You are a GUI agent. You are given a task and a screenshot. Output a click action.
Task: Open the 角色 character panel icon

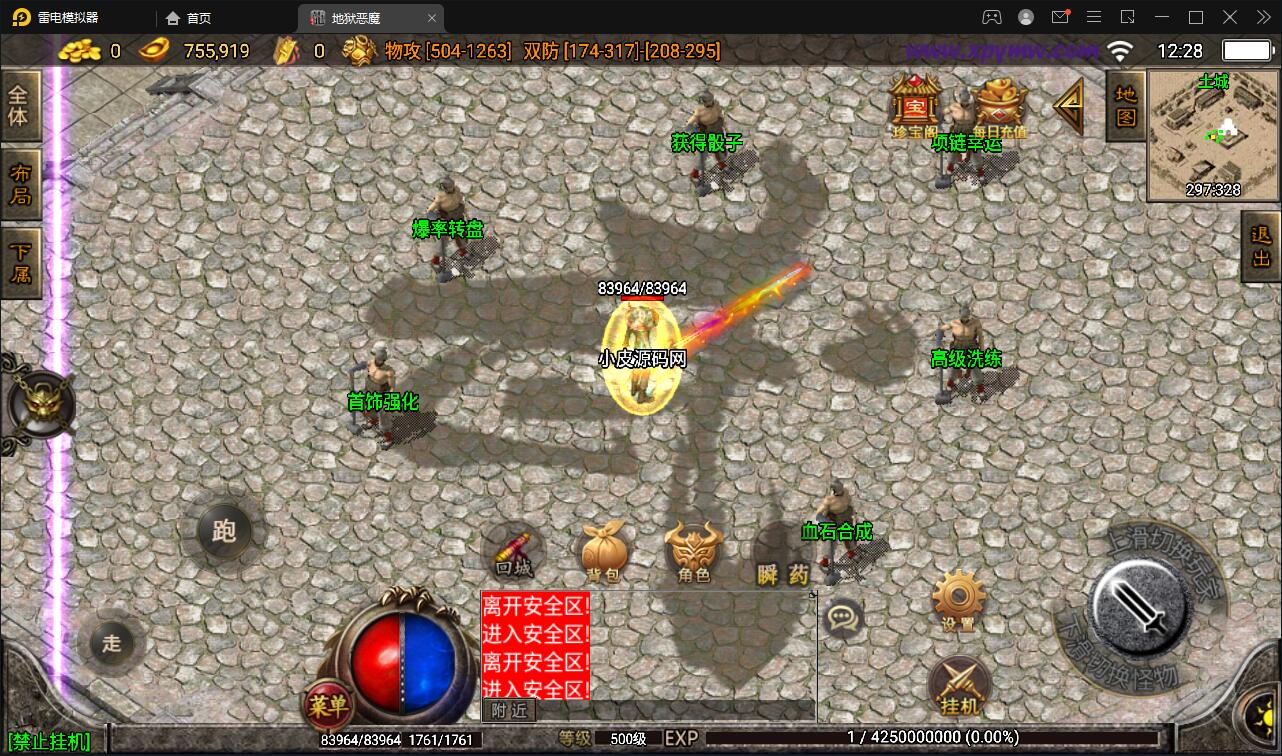coord(692,550)
